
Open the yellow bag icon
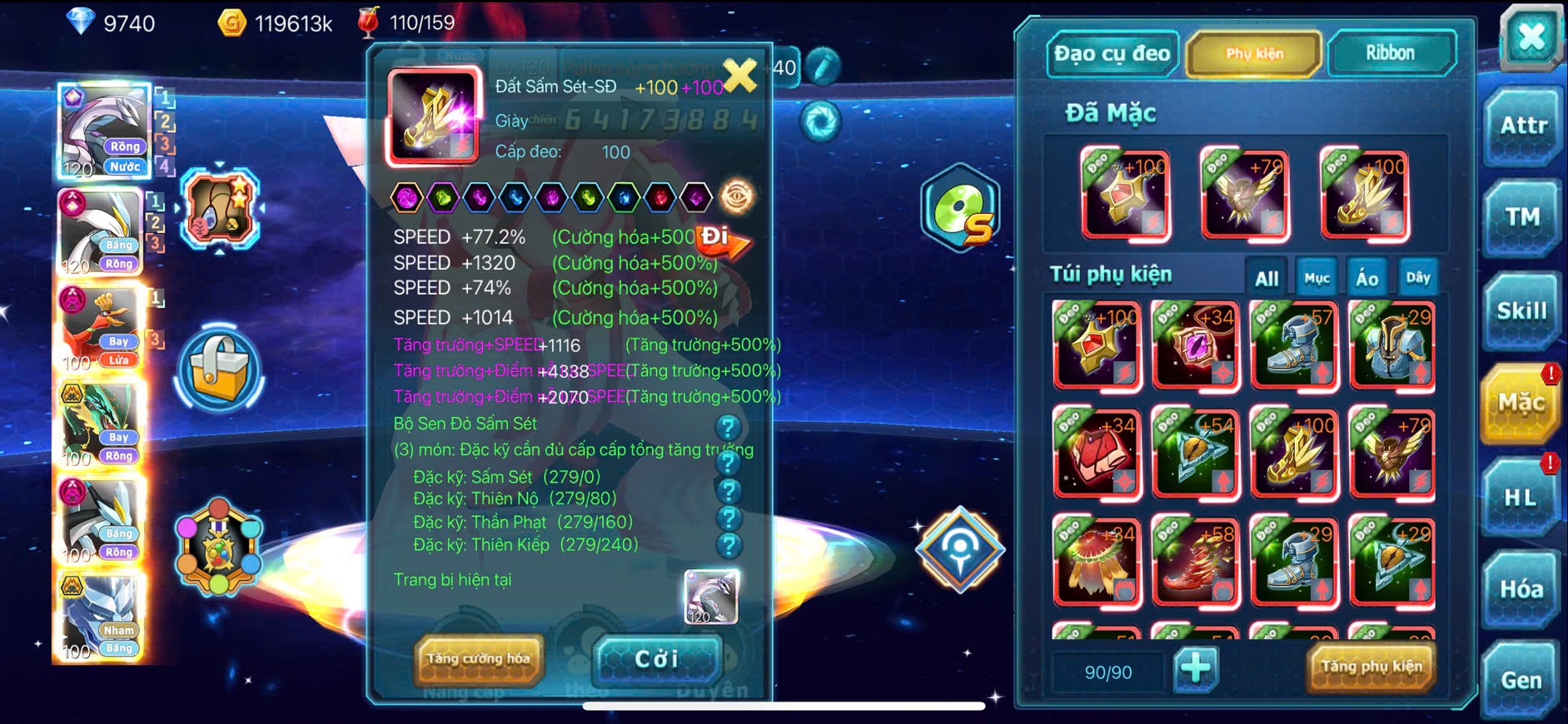[219, 370]
